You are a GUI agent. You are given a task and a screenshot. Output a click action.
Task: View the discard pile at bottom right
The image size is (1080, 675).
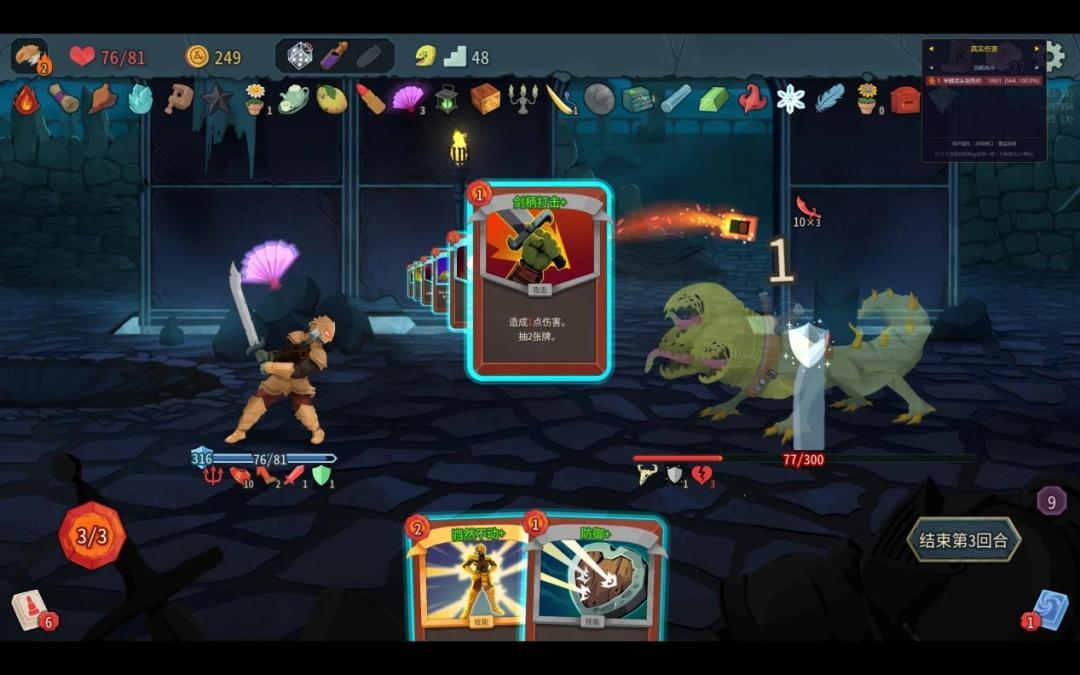[1050, 609]
